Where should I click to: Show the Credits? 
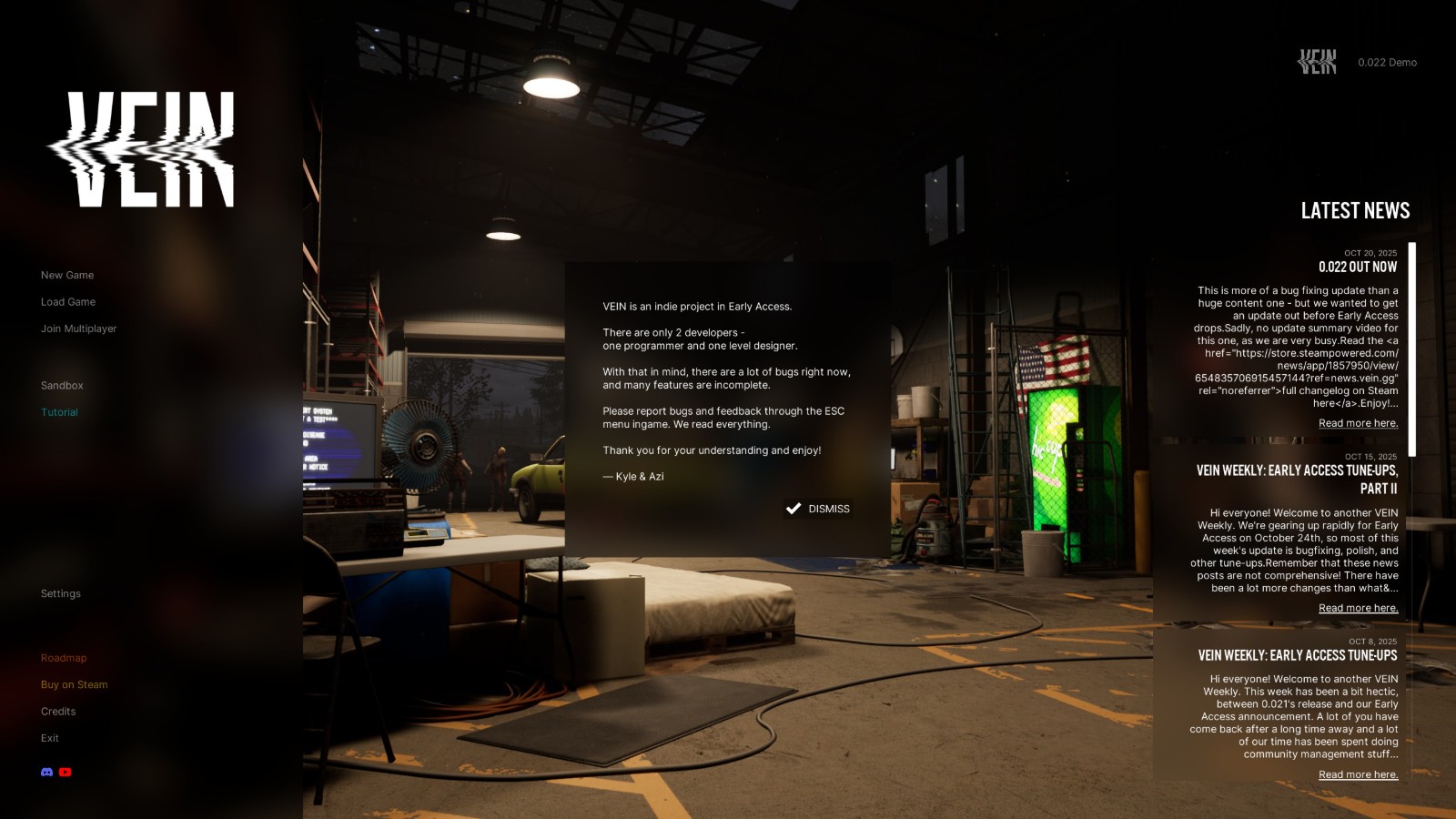tap(58, 712)
